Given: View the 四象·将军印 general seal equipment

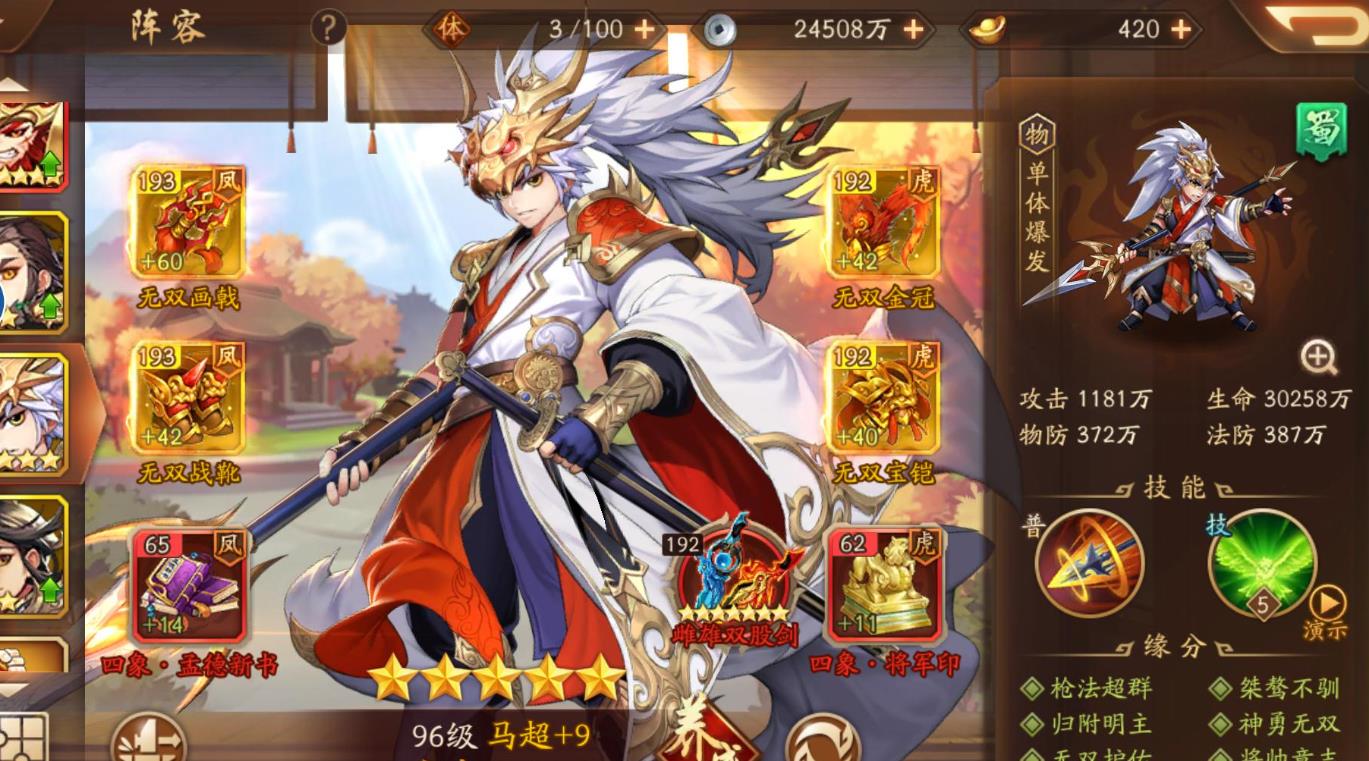Looking at the screenshot, I should point(880,585).
